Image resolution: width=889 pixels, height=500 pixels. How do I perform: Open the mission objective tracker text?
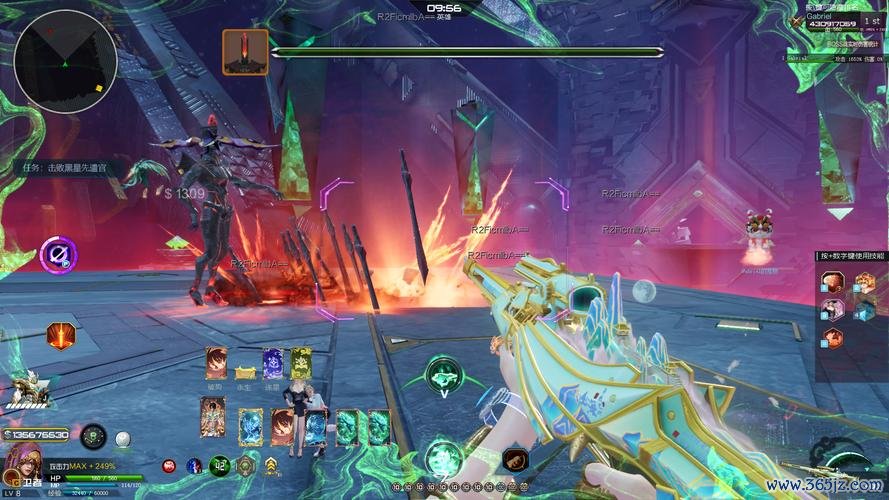tap(64, 168)
